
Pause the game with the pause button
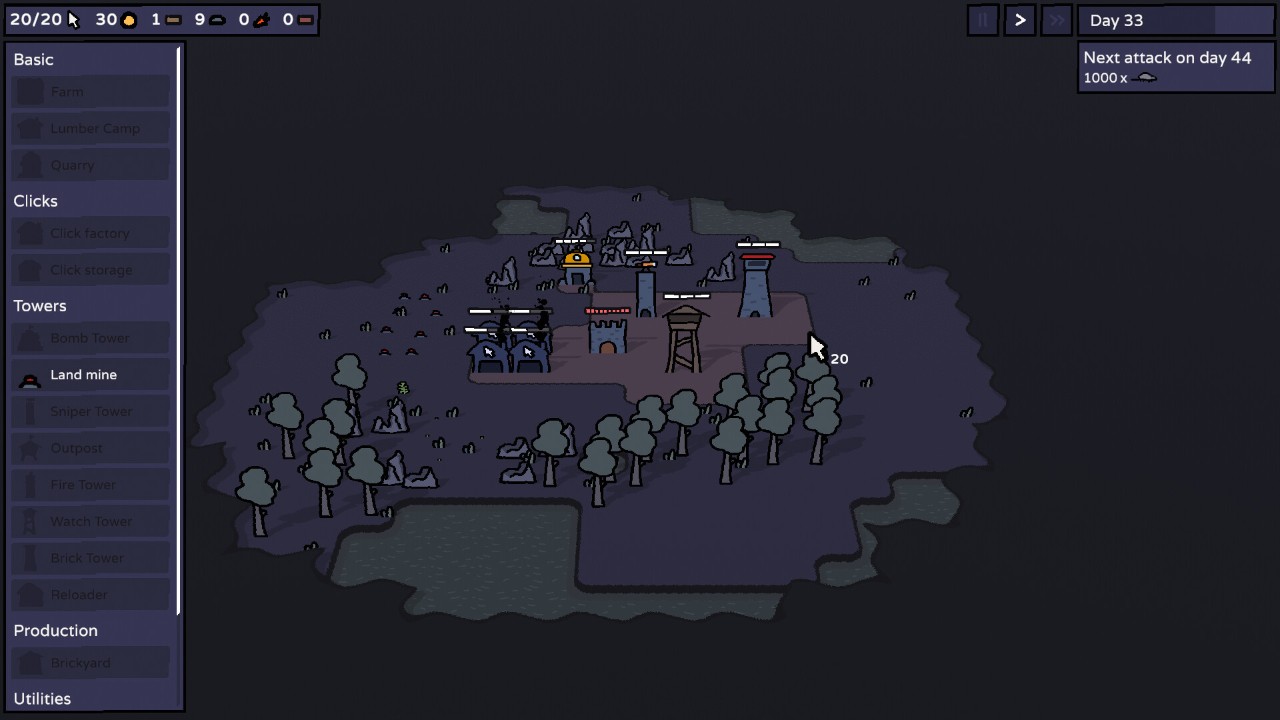[982, 20]
